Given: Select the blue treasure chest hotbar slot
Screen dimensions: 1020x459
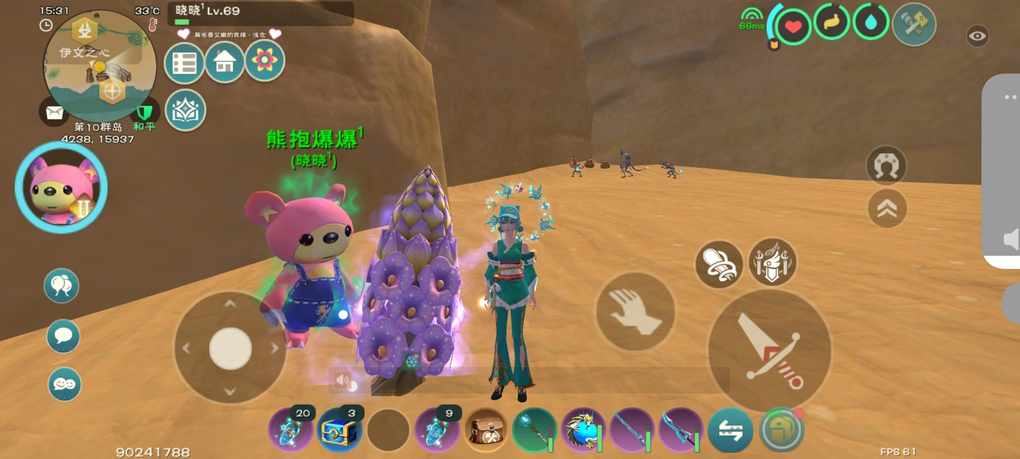Looking at the screenshot, I should point(339,430).
